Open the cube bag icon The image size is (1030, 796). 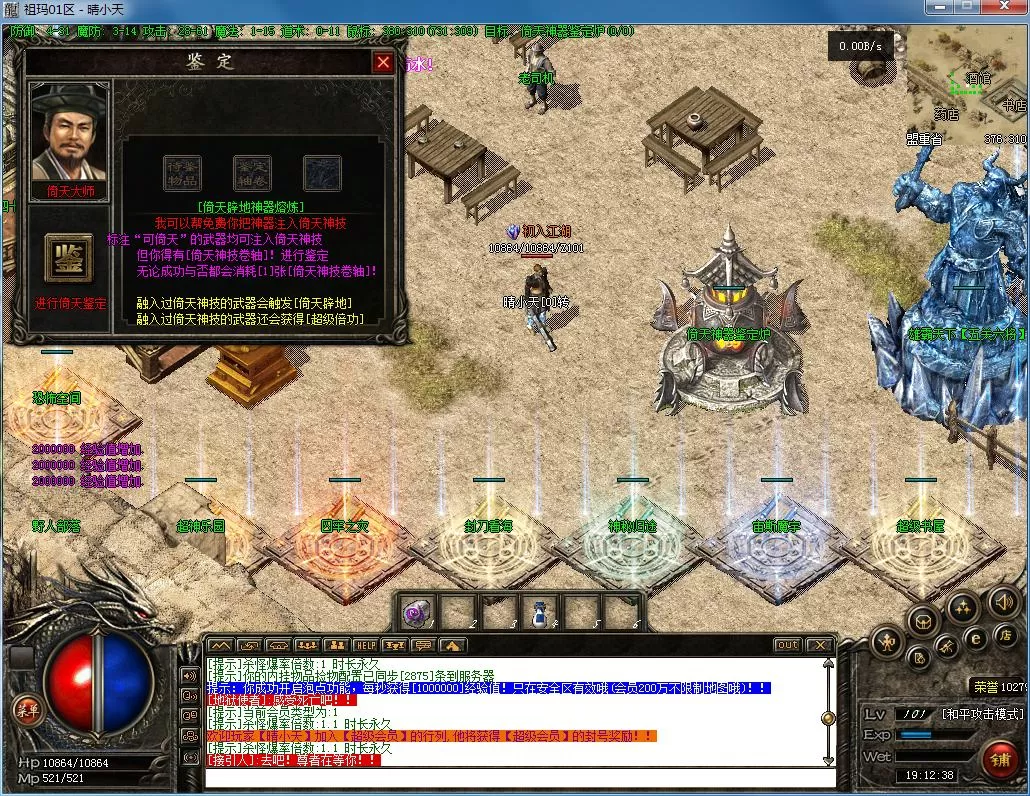(x=922, y=620)
